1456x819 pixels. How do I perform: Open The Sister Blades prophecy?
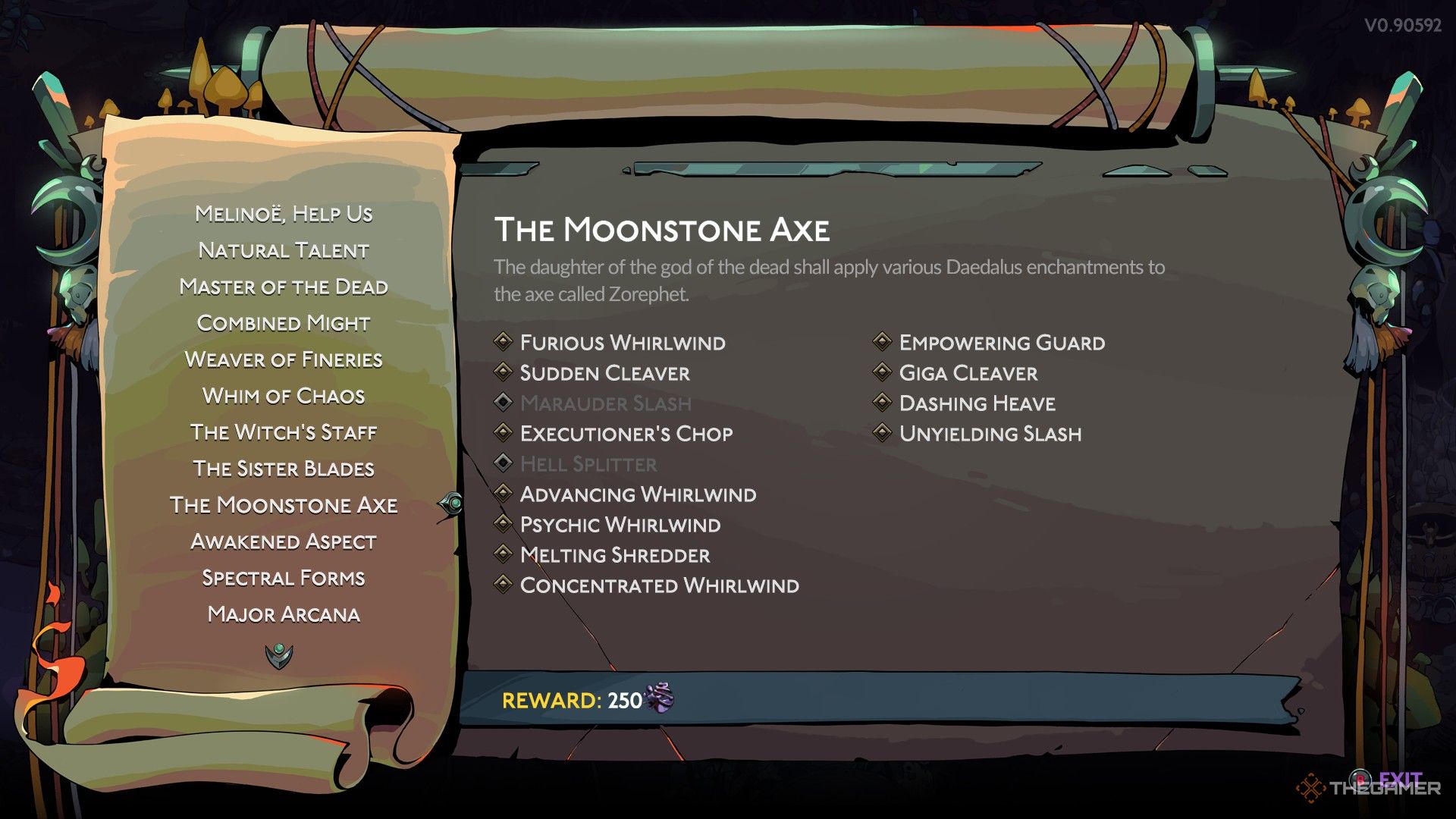click(284, 469)
